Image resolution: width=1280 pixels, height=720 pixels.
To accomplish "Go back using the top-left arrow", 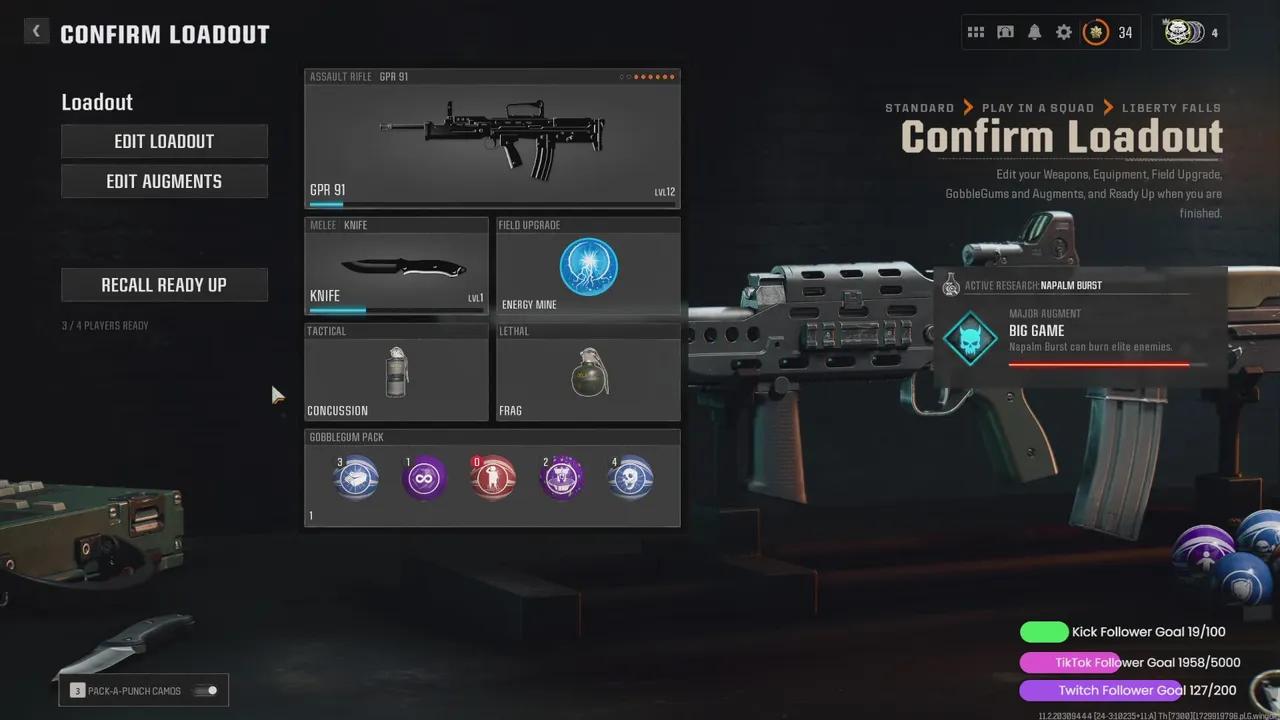I will pyautogui.click(x=36, y=31).
